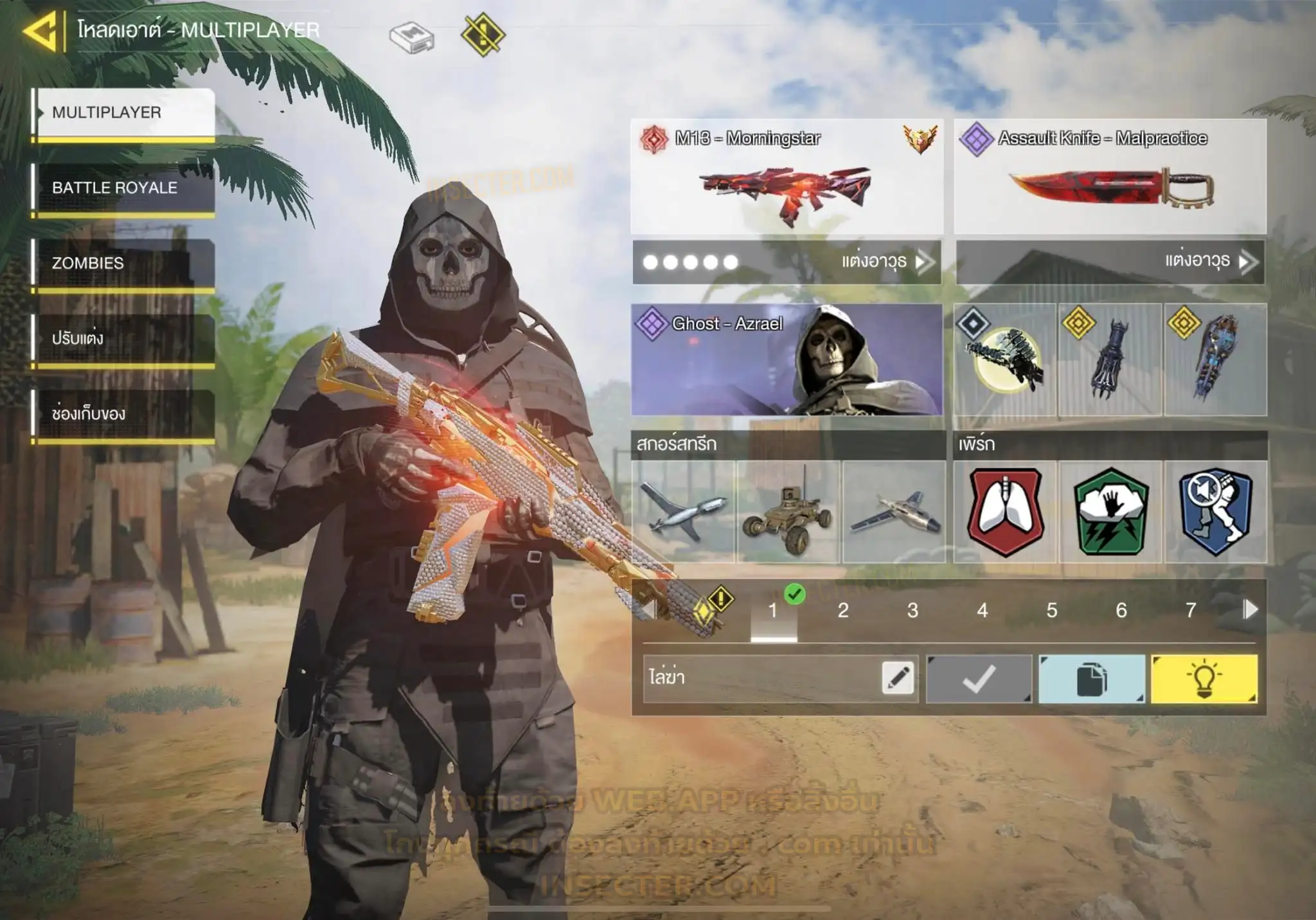The width and height of the screenshot is (1316, 920).
Task: Select the red lungs perk
Action: click(x=1005, y=512)
